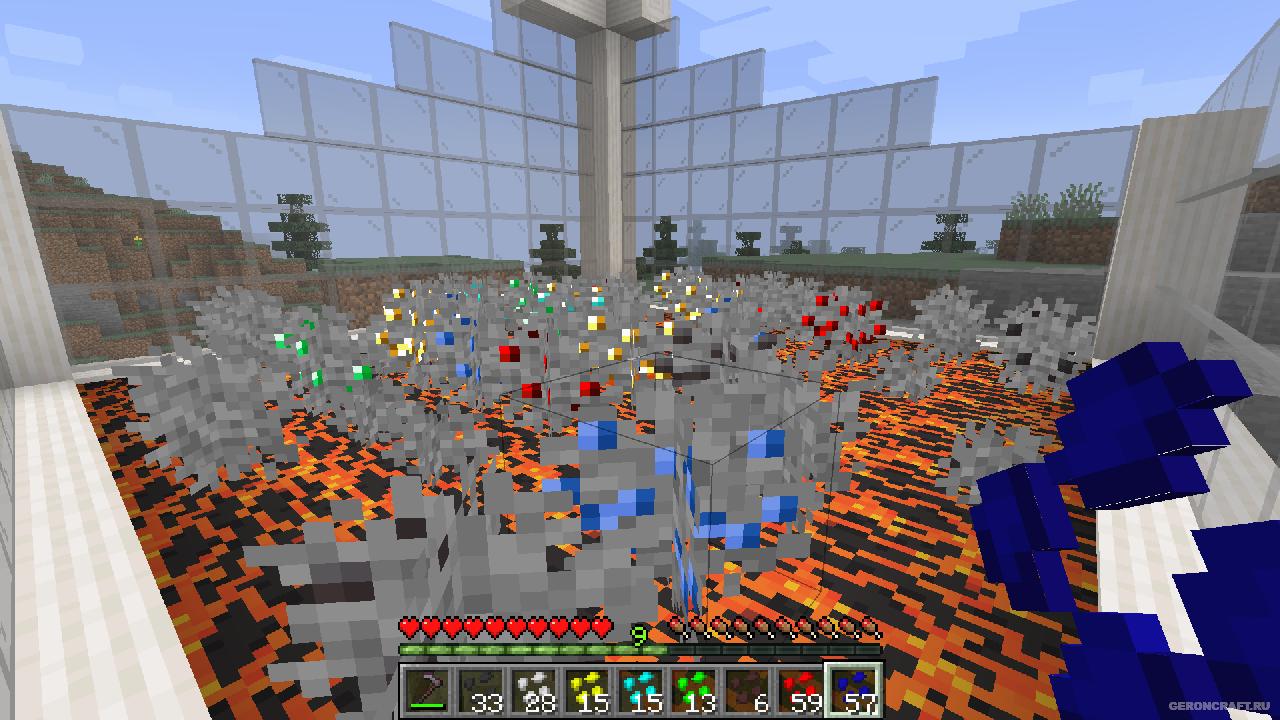Switch to the cyan seeds slot
Screen dimensions: 1280x720
coord(638,690)
